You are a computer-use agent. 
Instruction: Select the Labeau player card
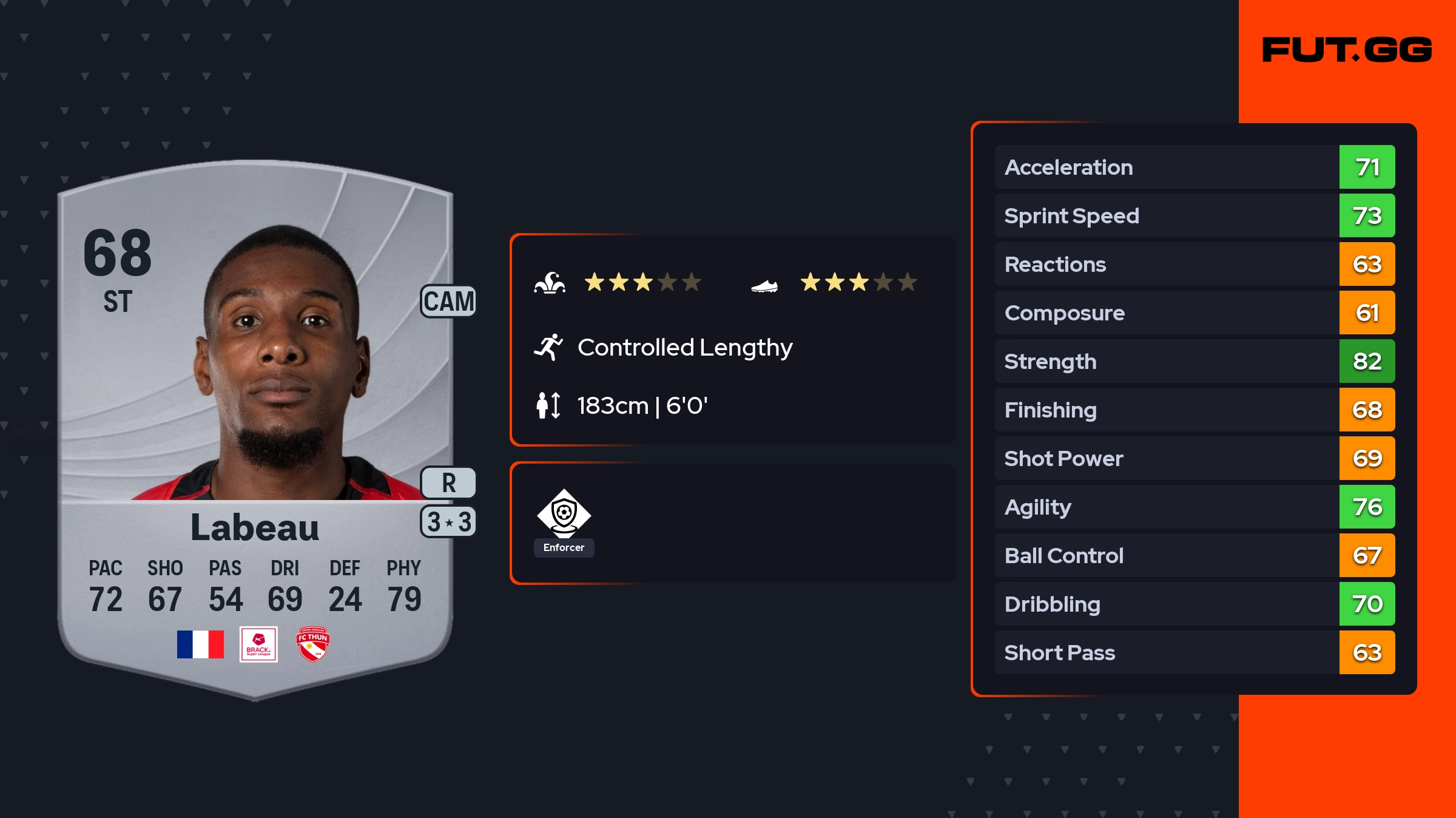point(255,425)
